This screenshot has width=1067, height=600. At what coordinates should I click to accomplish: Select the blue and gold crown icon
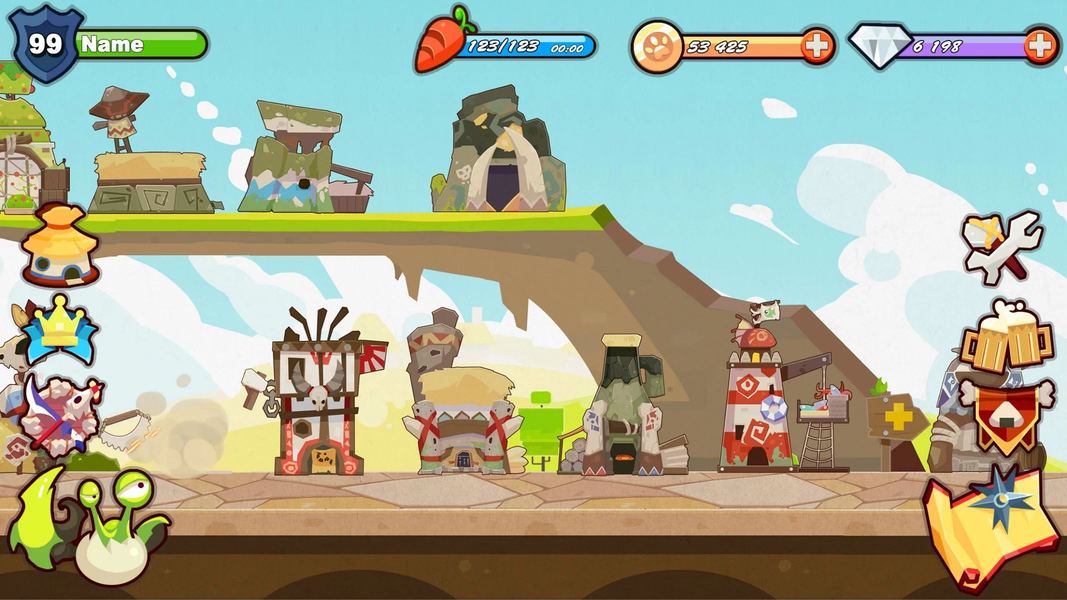pyautogui.click(x=59, y=327)
